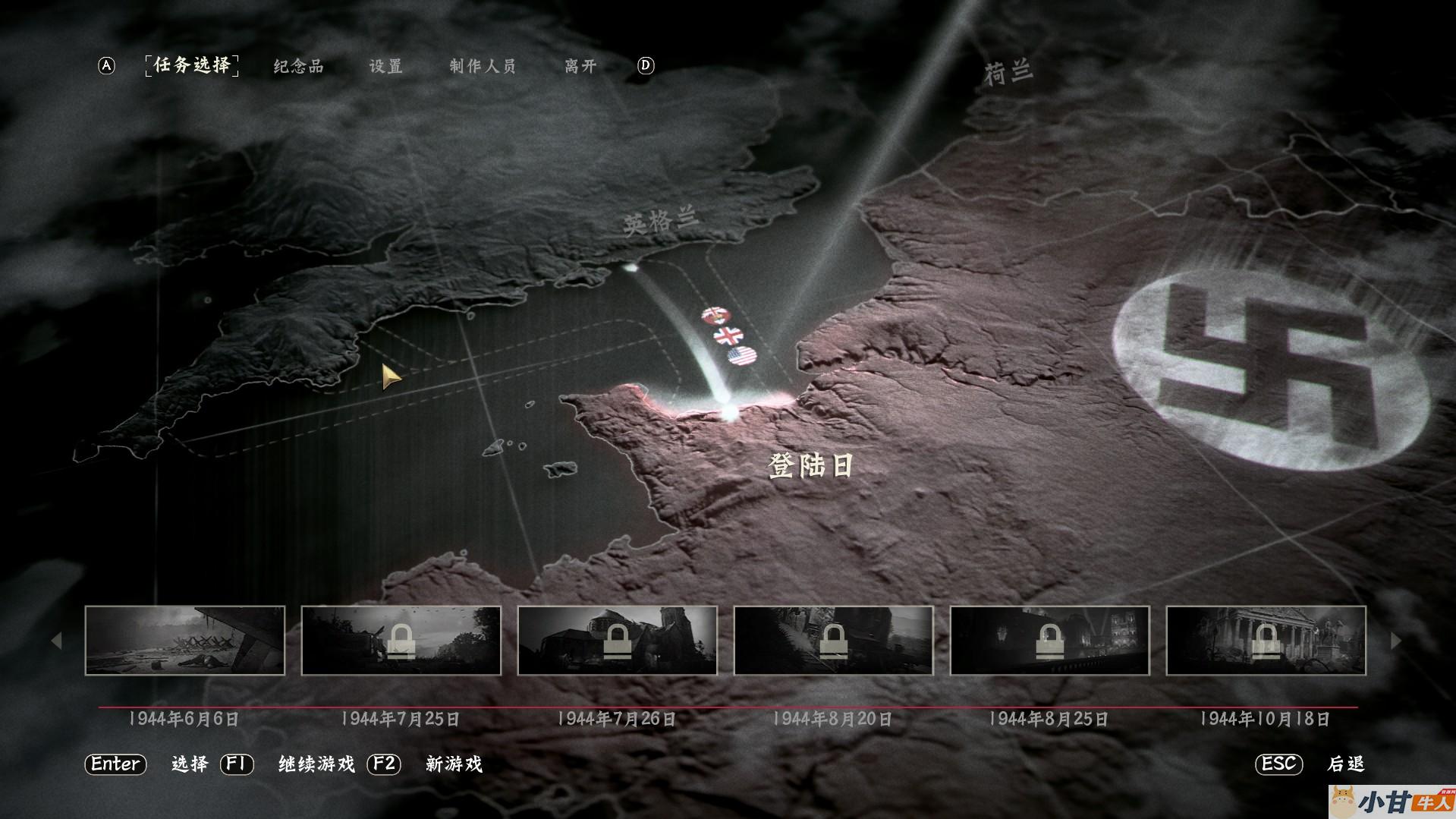Click the locked 1944年7月25日 mission thumbnail
This screenshot has height=819, width=1456.
[401, 641]
